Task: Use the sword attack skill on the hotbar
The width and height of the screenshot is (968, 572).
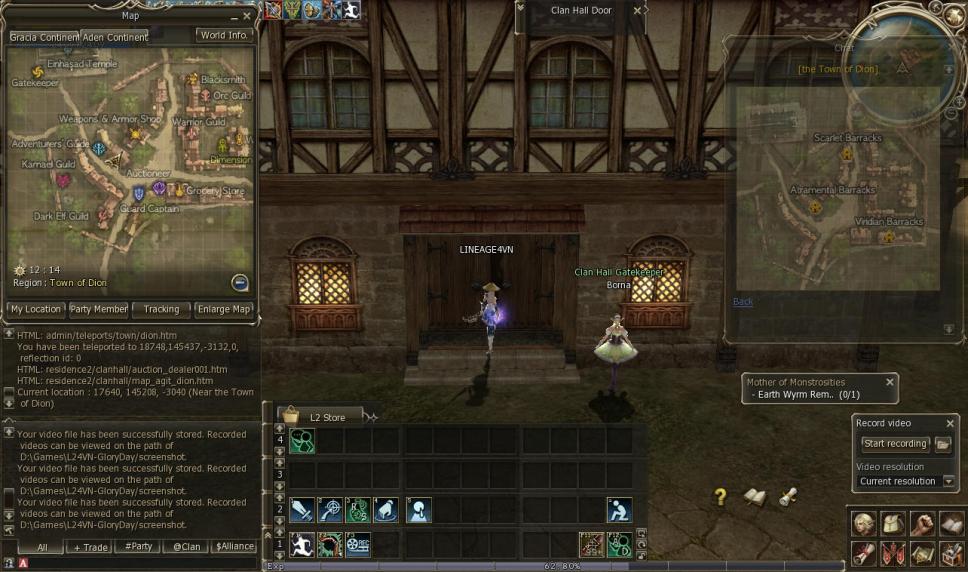Action: point(301,510)
